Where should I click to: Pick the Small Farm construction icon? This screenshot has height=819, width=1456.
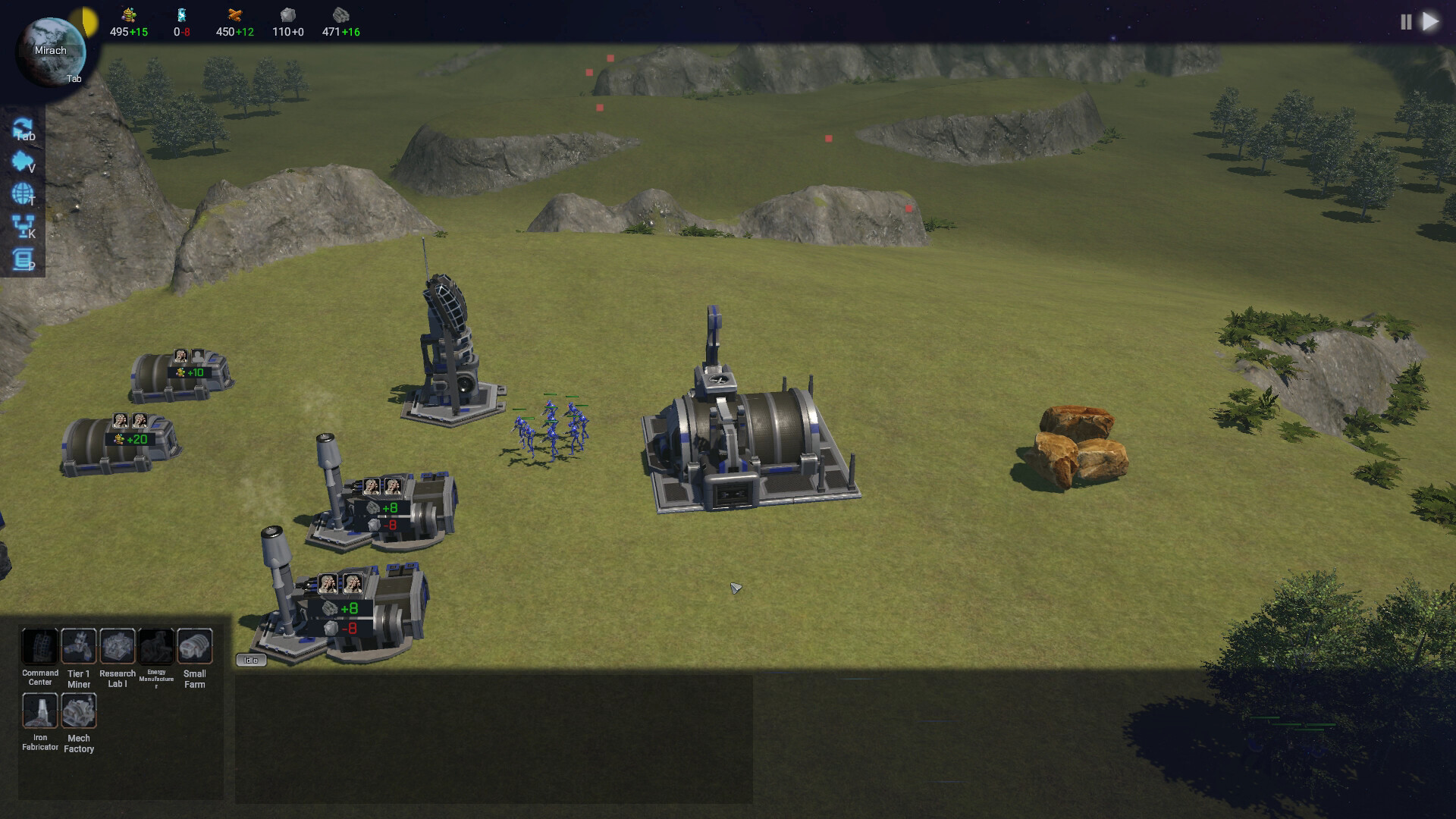coord(196,647)
